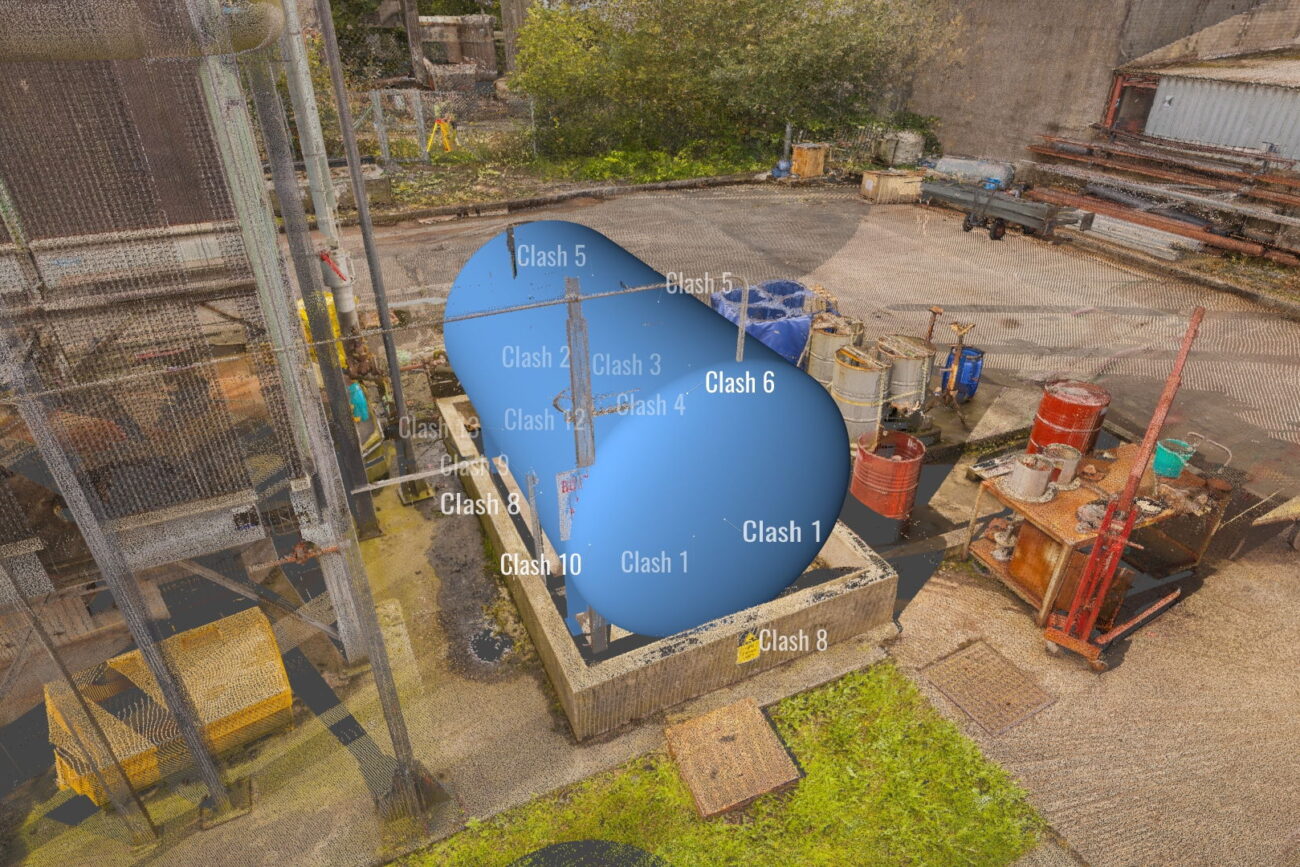
Task: Choose the faded Clash 9 marker
Action: [474, 465]
